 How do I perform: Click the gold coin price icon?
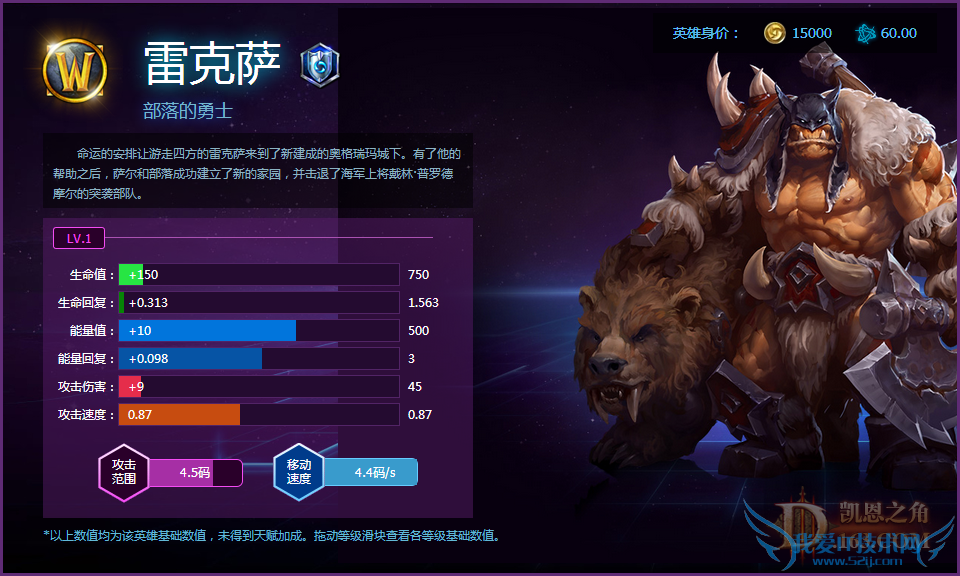pos(774,33)
